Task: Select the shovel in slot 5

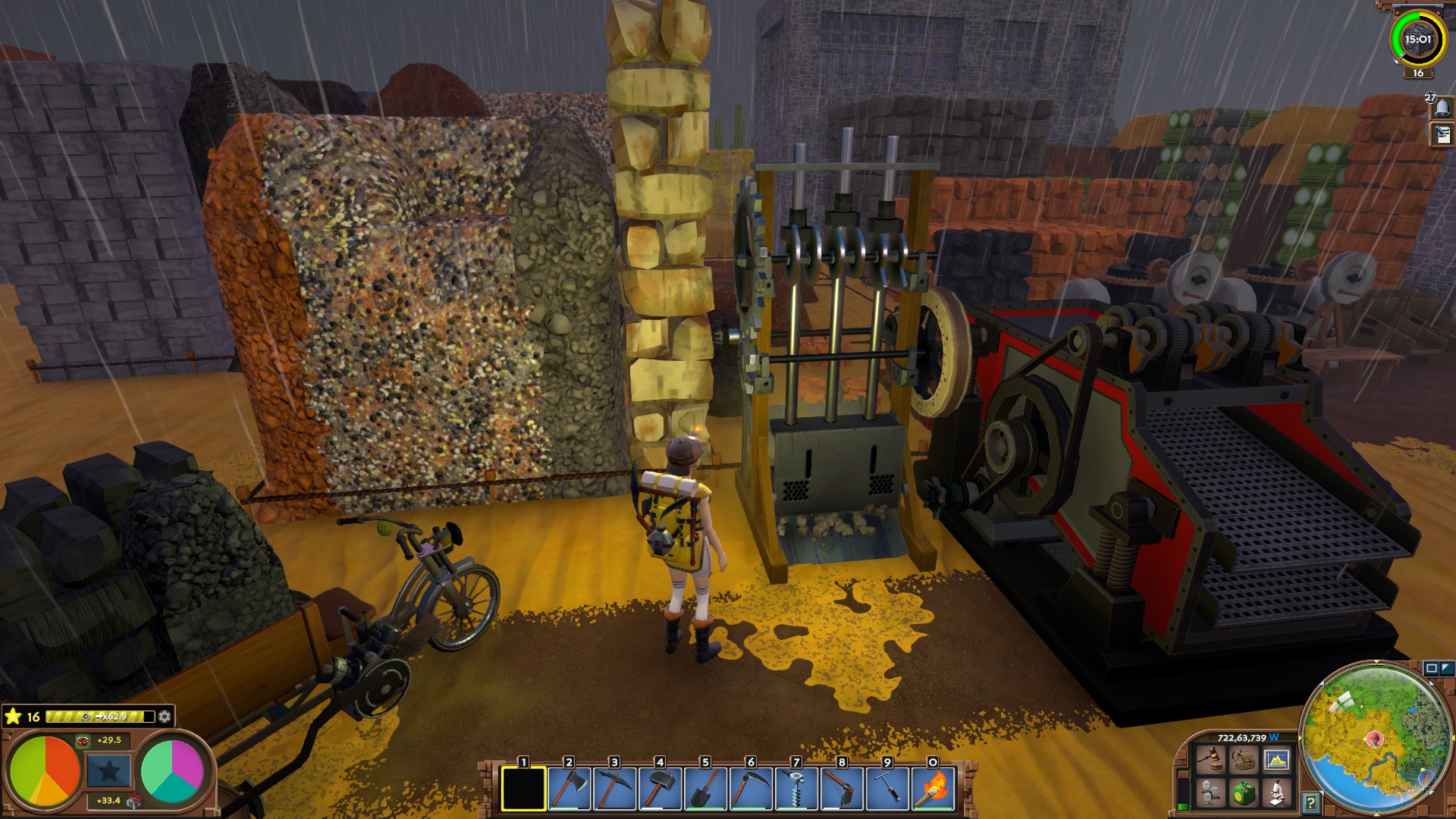Action: point(705,789)
